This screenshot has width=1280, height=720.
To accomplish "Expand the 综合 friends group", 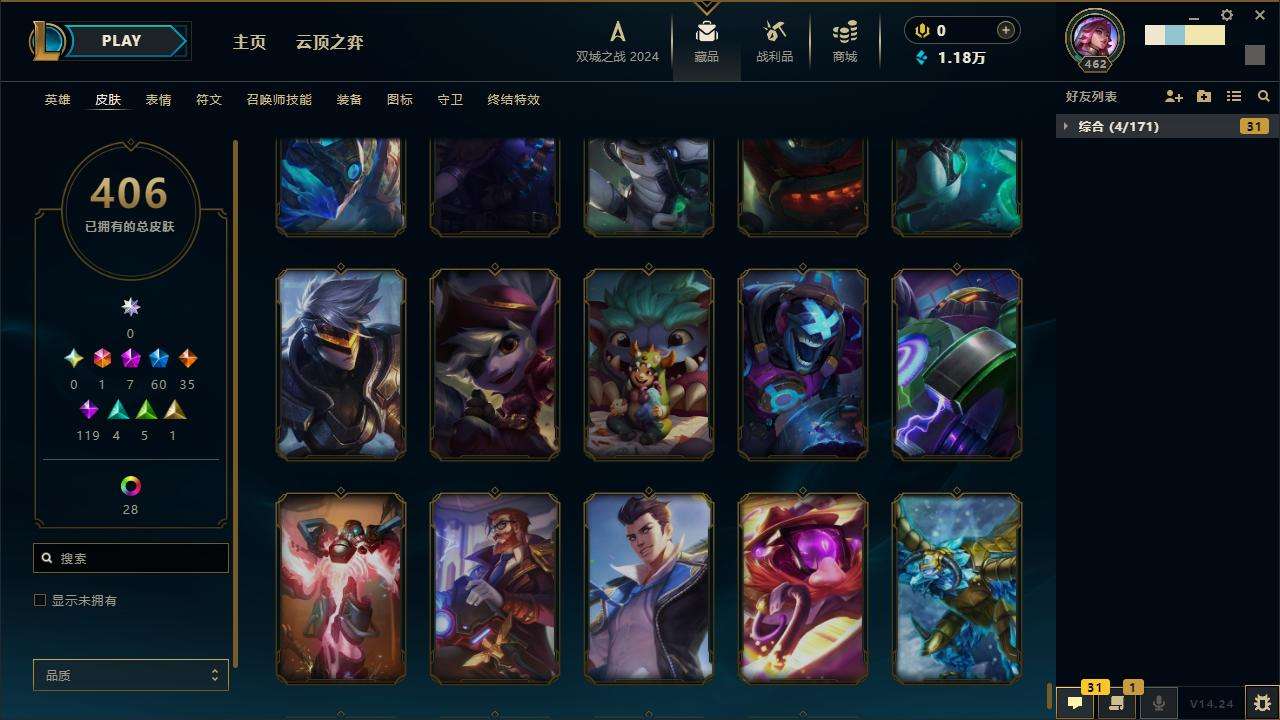I will tap(1066, 126).
